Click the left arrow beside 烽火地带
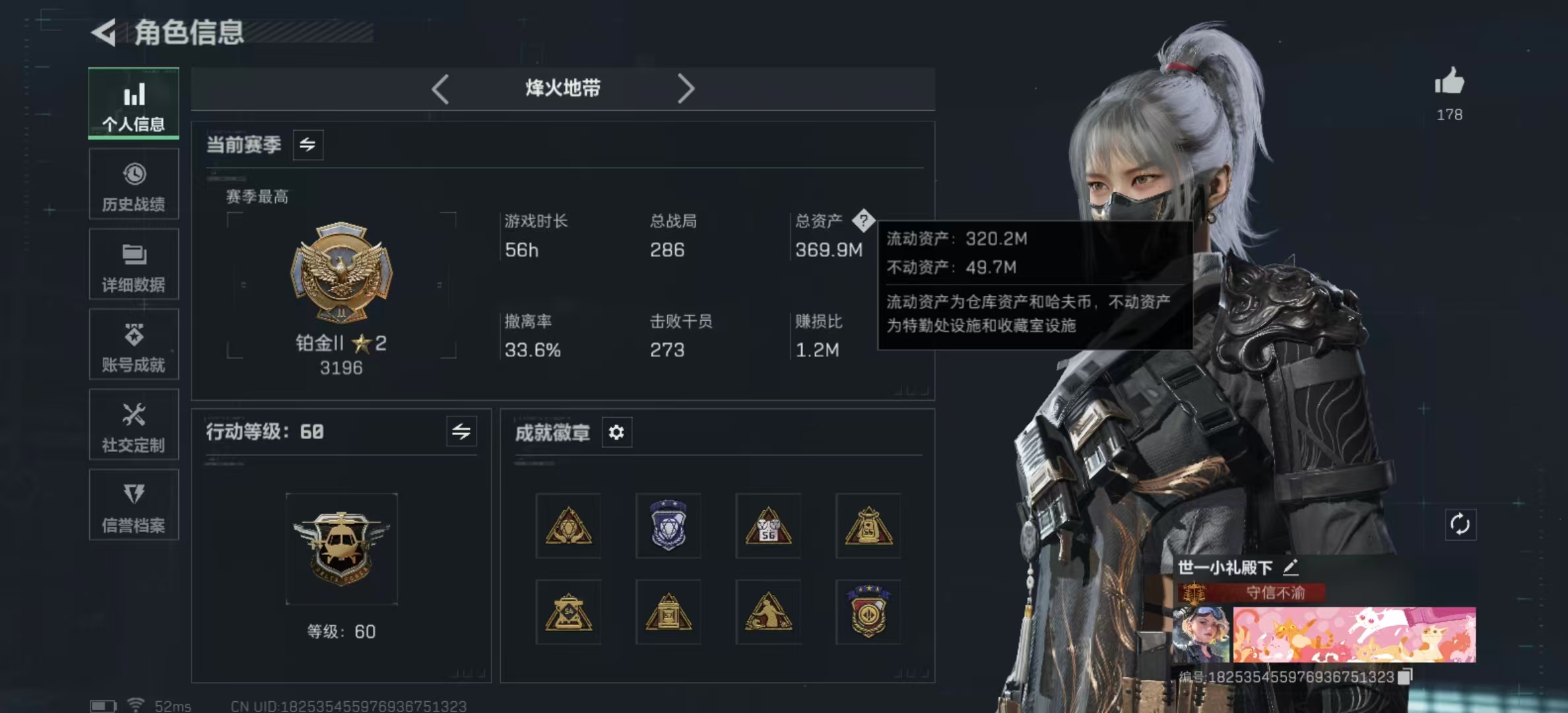This screenshot has height=713, width=1568. tap(440, 88)
